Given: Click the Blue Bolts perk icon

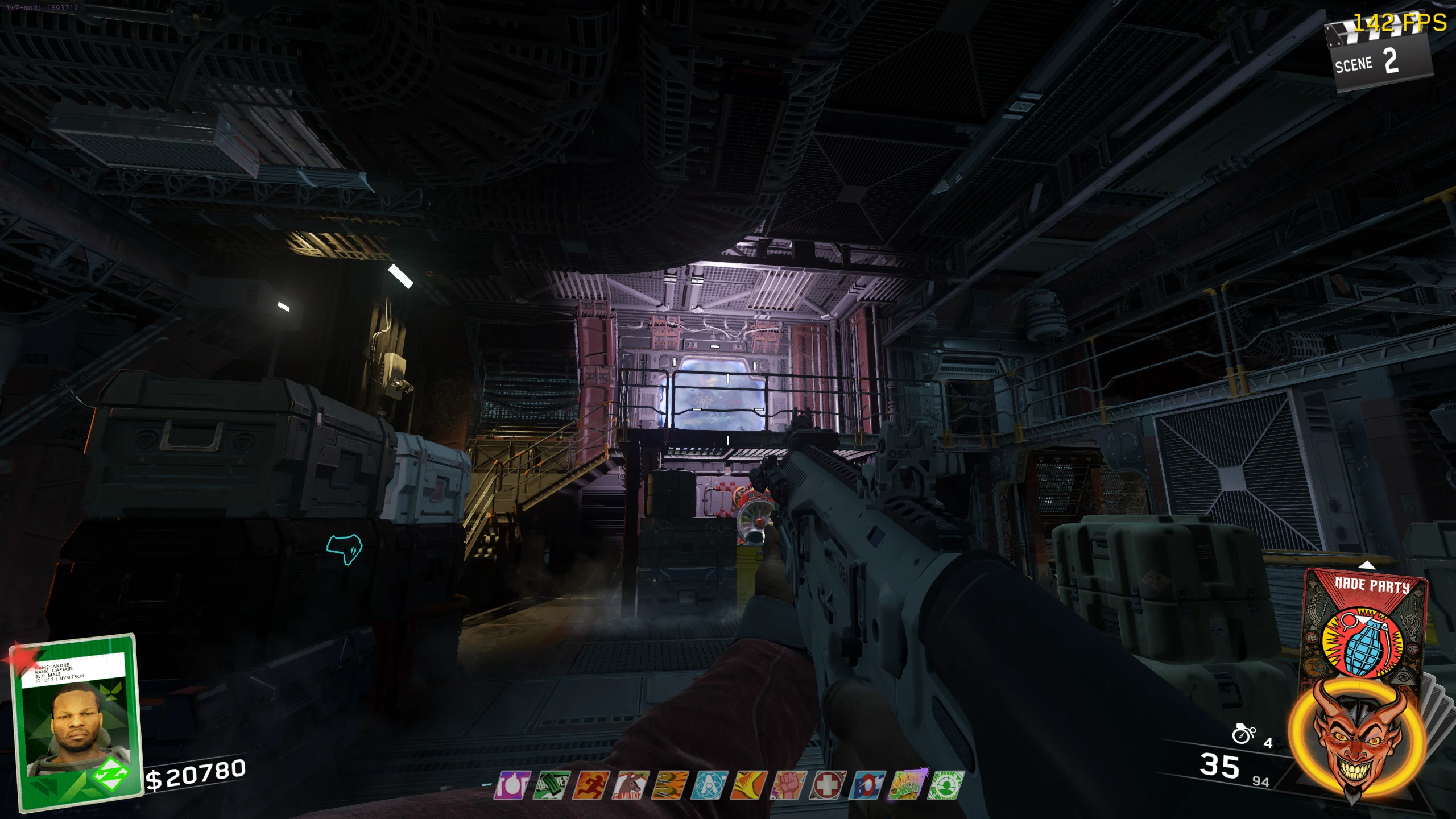Looking at the screenshot, I should click(x=867, y=785).
